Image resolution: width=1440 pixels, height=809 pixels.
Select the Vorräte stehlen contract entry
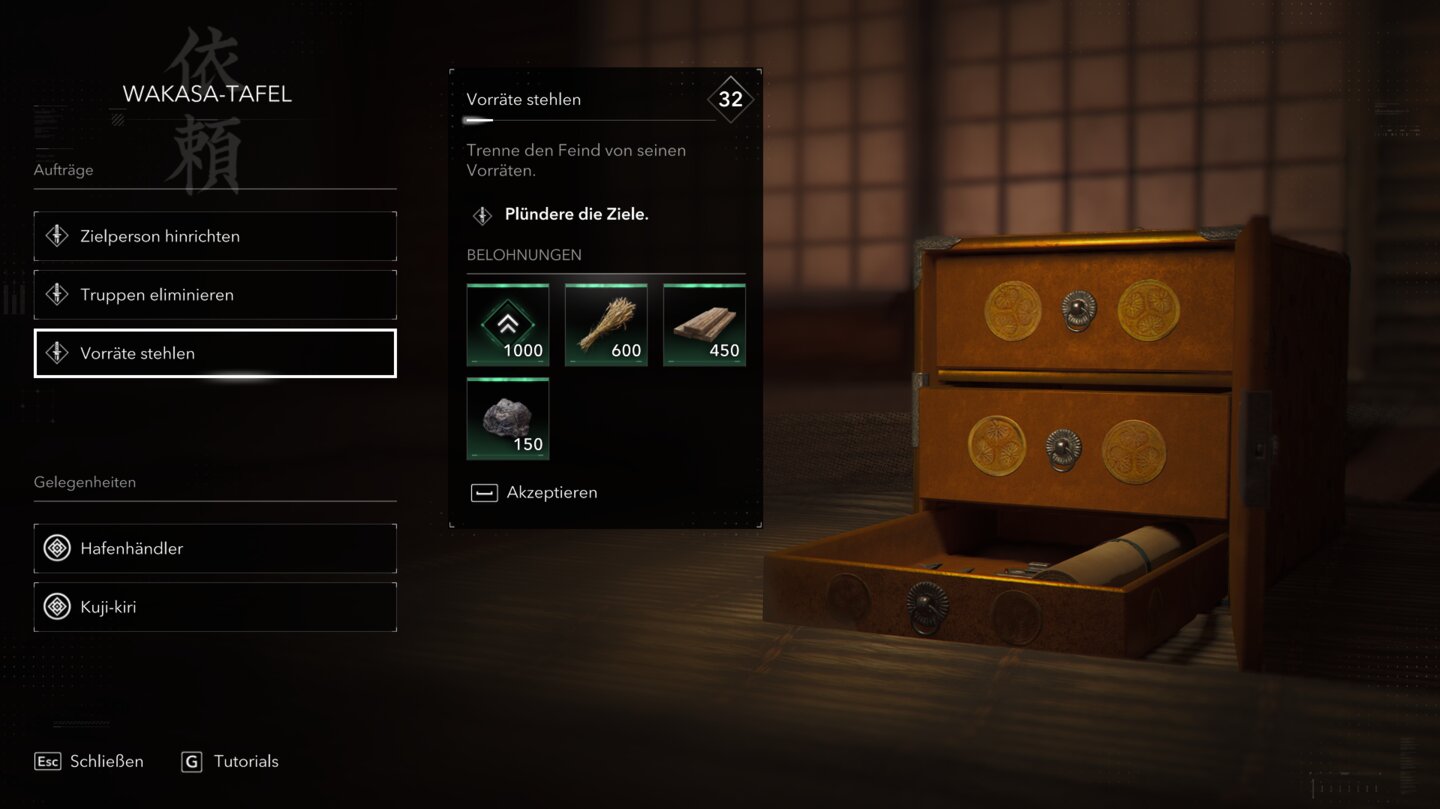215,353
